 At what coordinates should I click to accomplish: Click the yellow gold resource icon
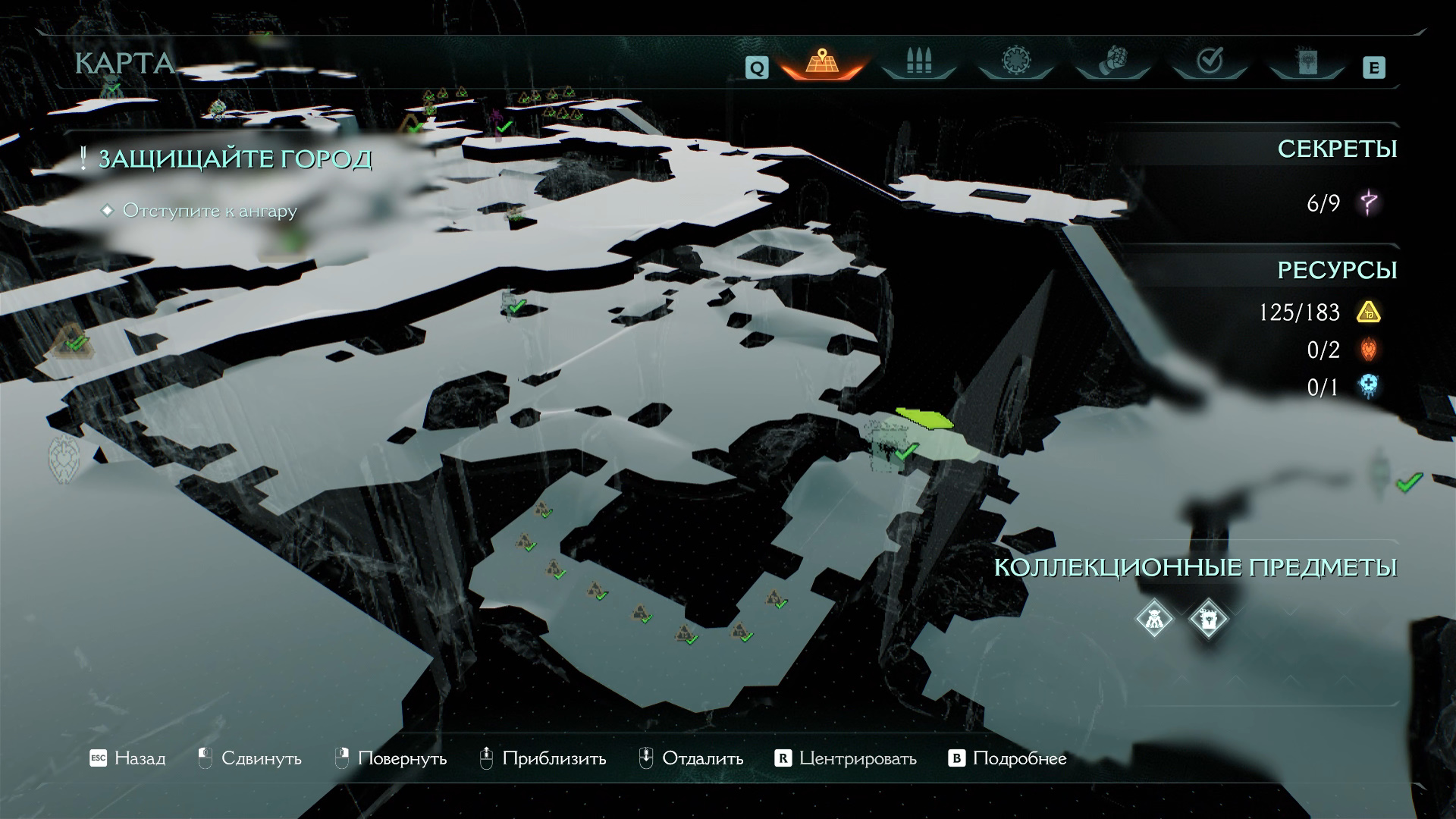[1369, 312]
